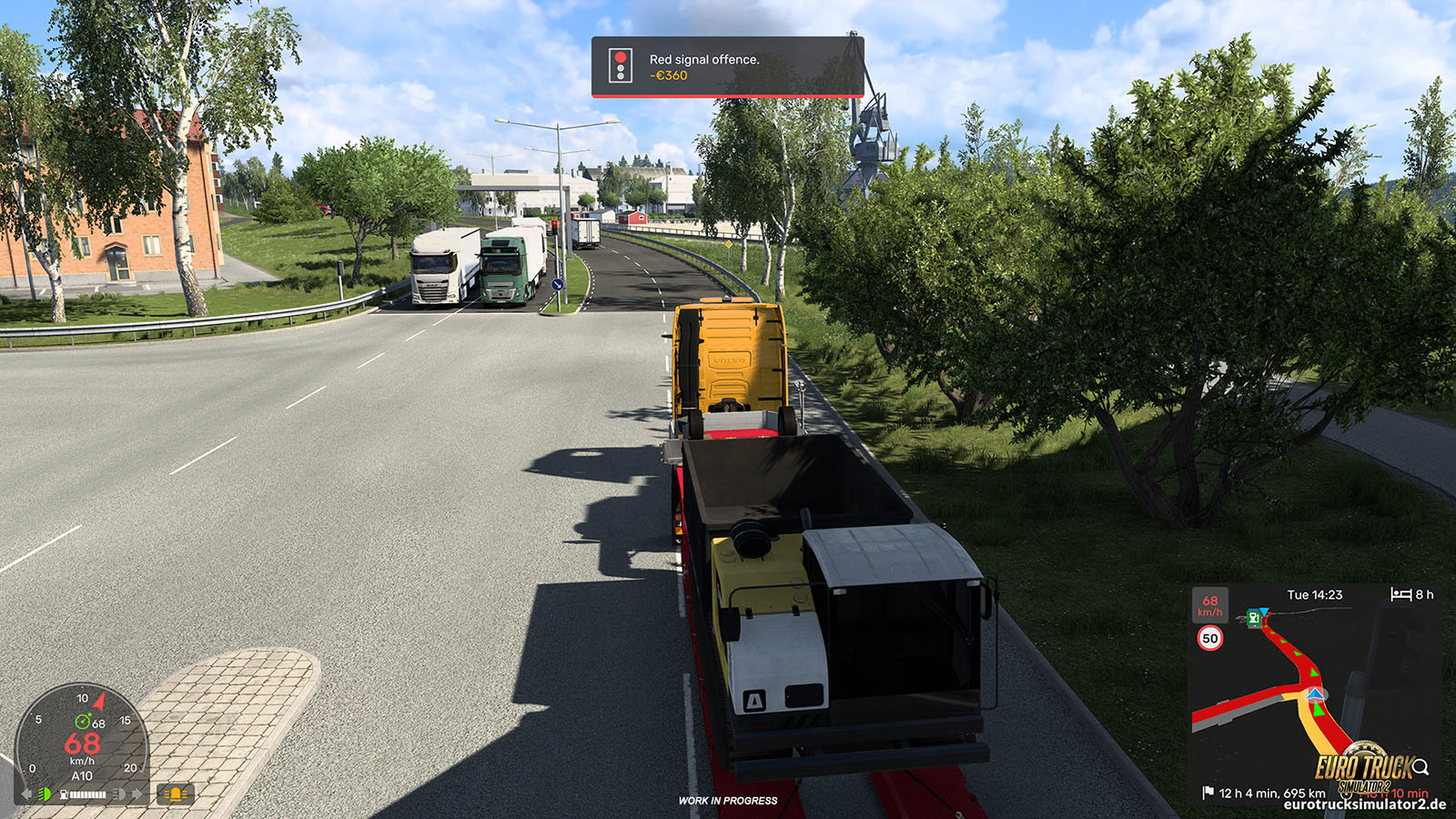The width and height of the screenshot is (1456, 819).
Task: Activate the right turn signal arrow
Action: pyautogui.click(x=137, y=794)
